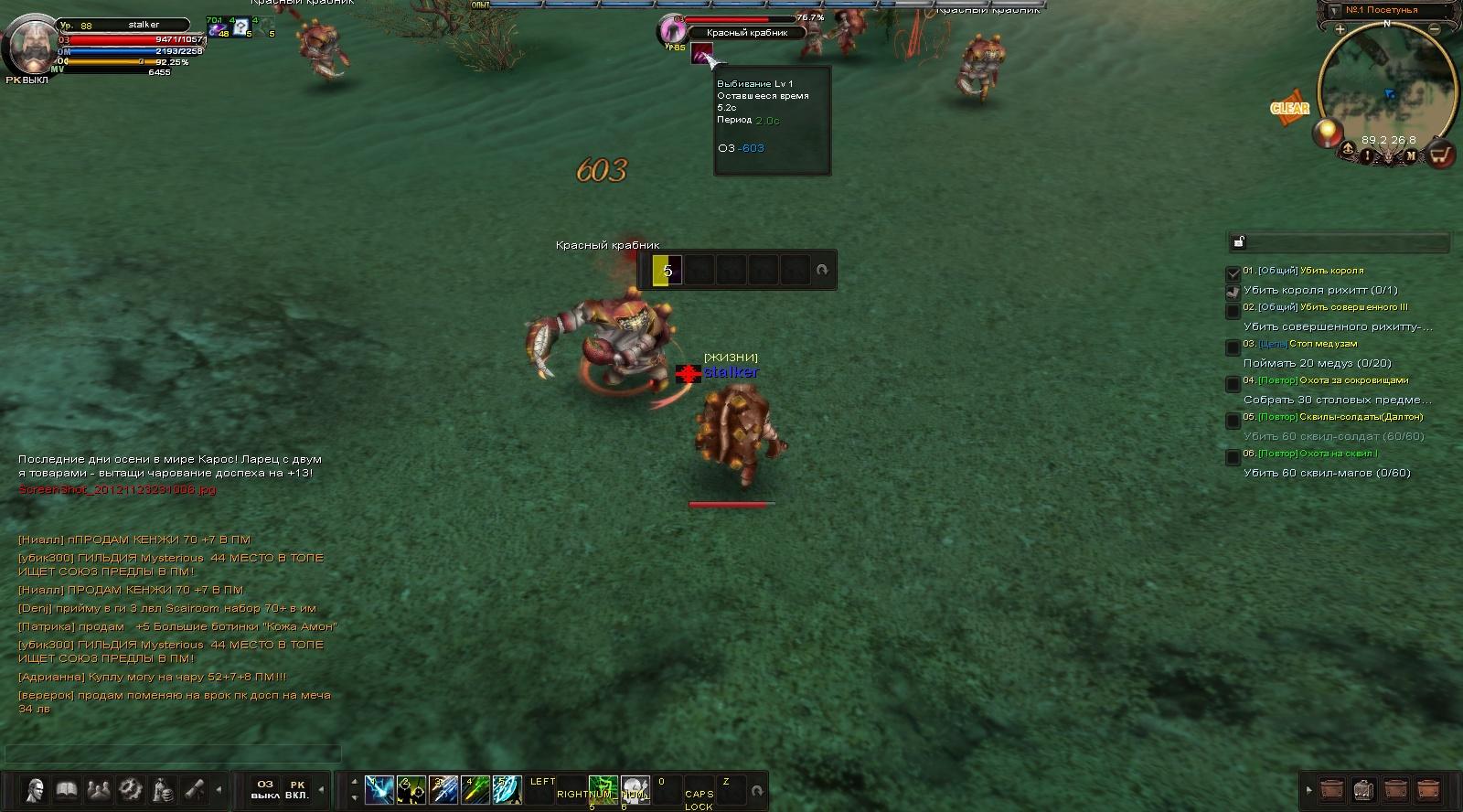The width and height of the screenshot is (1463, 812).
Task: Zoom out the minimap with the minus button
Action: [x=1434, y=29]
